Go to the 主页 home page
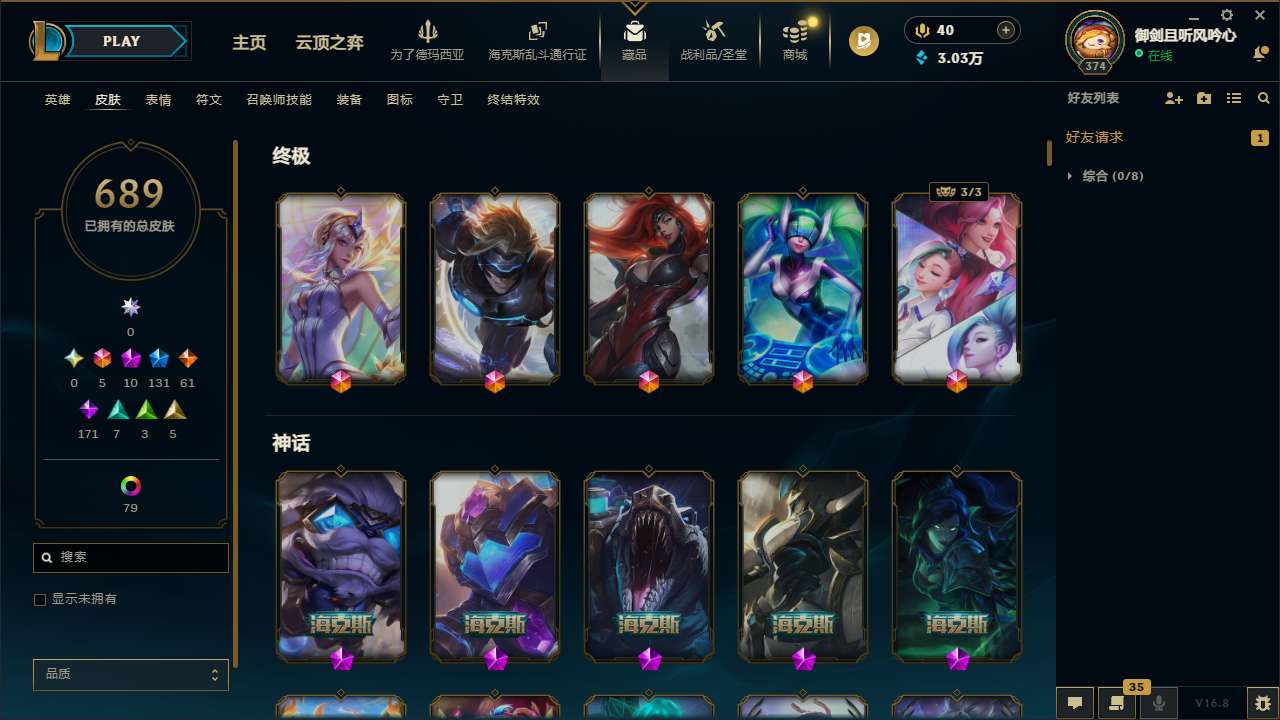The width and height of the screenshot is (1280, 720). point(248,44)
